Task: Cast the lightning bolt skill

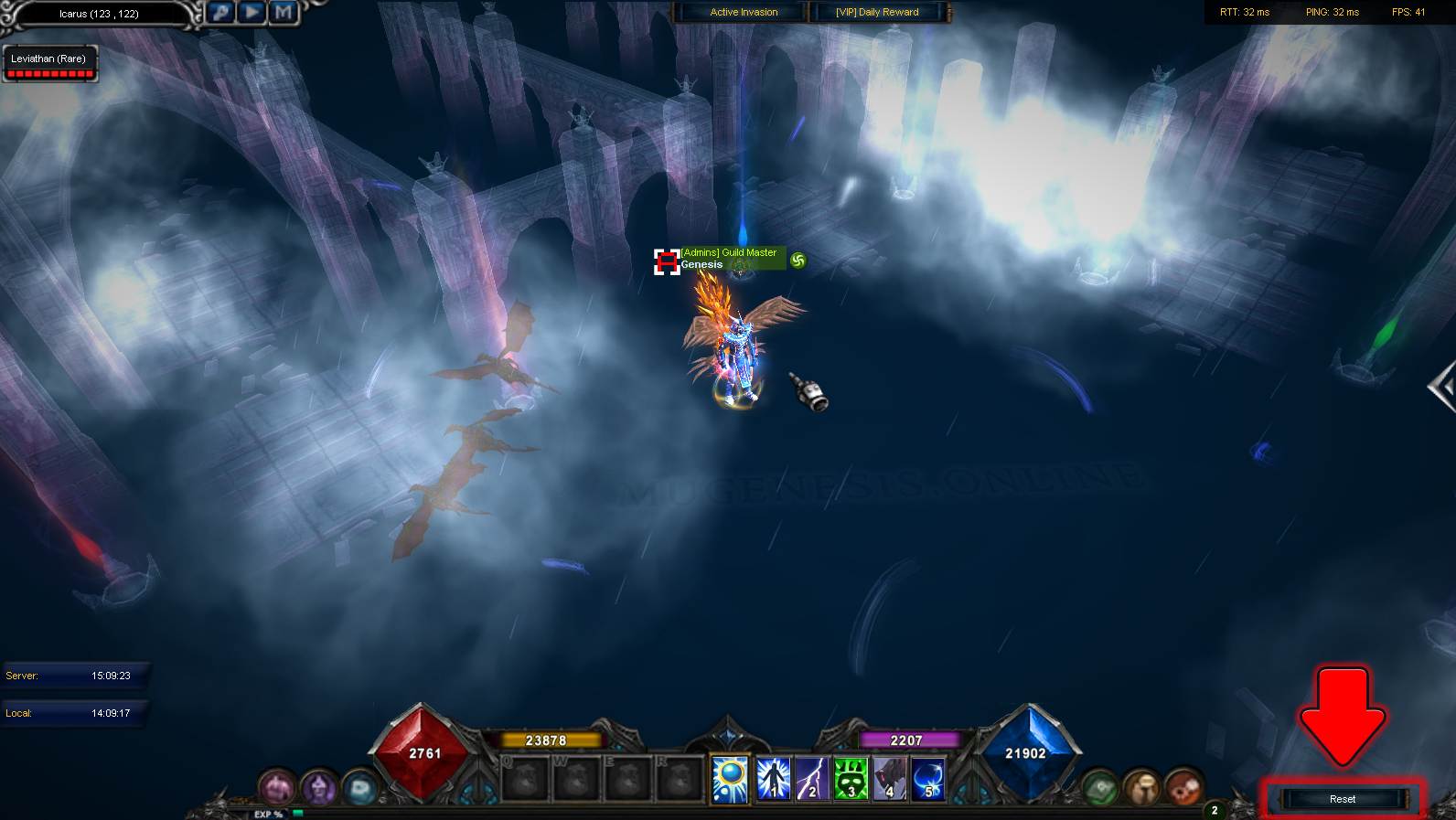Action: (811, 780)
